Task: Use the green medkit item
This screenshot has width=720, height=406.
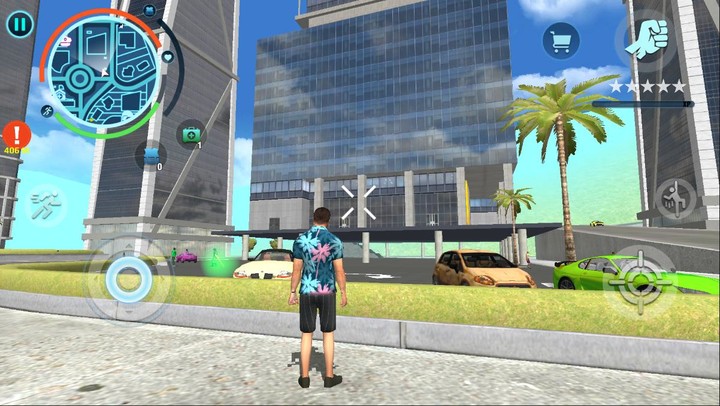Action: coord(190,133)
